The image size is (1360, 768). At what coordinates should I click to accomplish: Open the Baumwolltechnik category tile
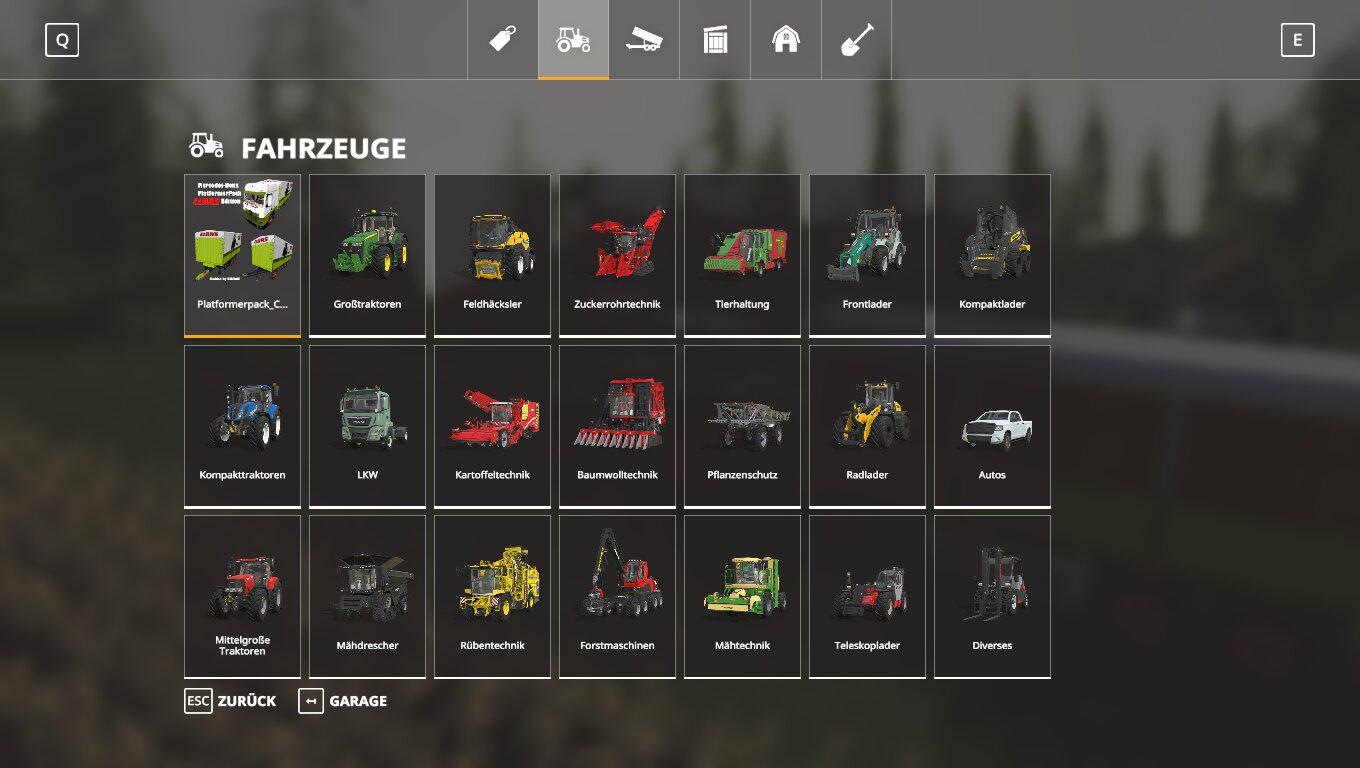coord(617,426)
